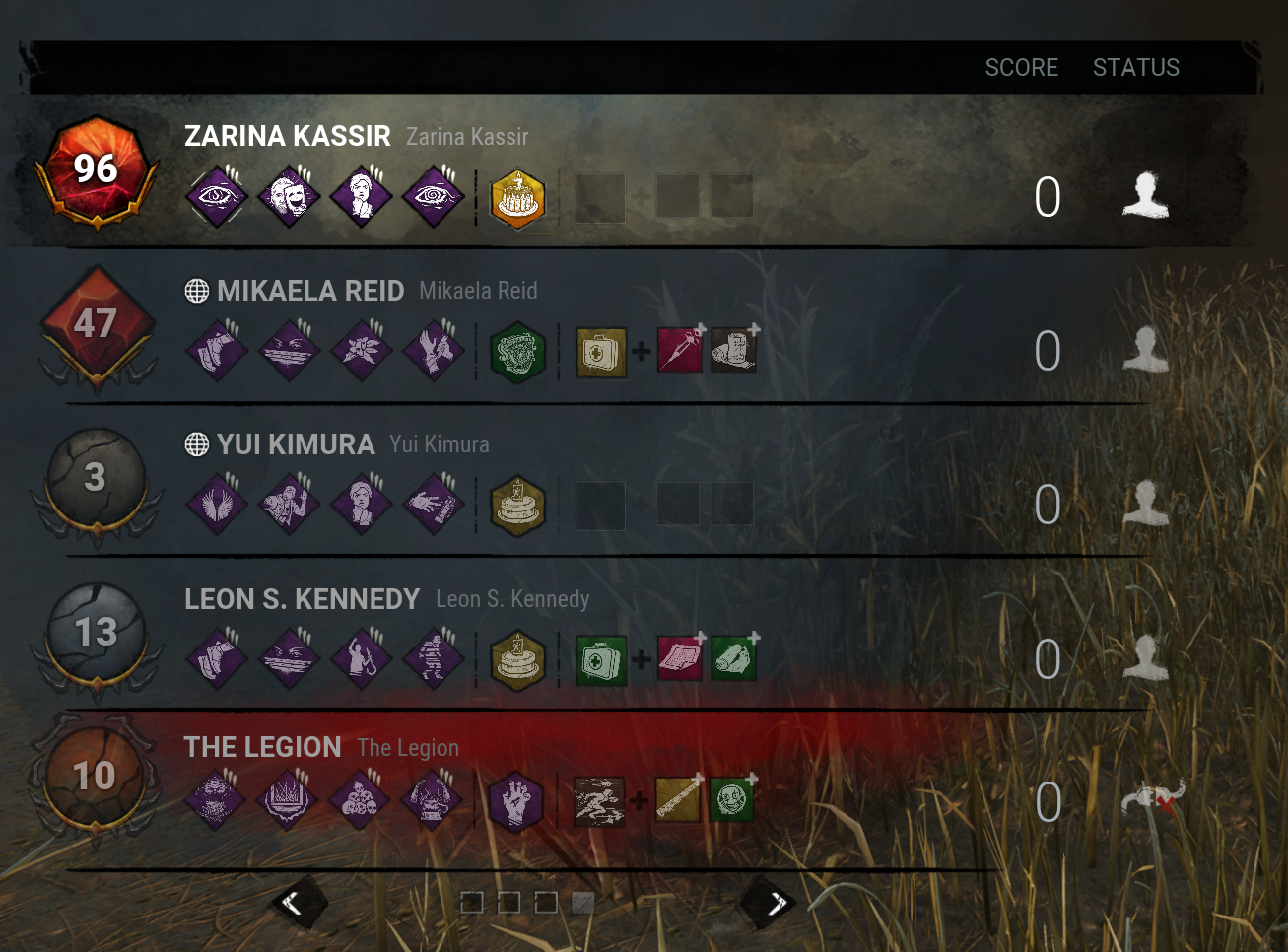Screen dimensions: 1288x952
Task: Click Mikaela Reid's medkit item icon
Action: tap(600, 351)
